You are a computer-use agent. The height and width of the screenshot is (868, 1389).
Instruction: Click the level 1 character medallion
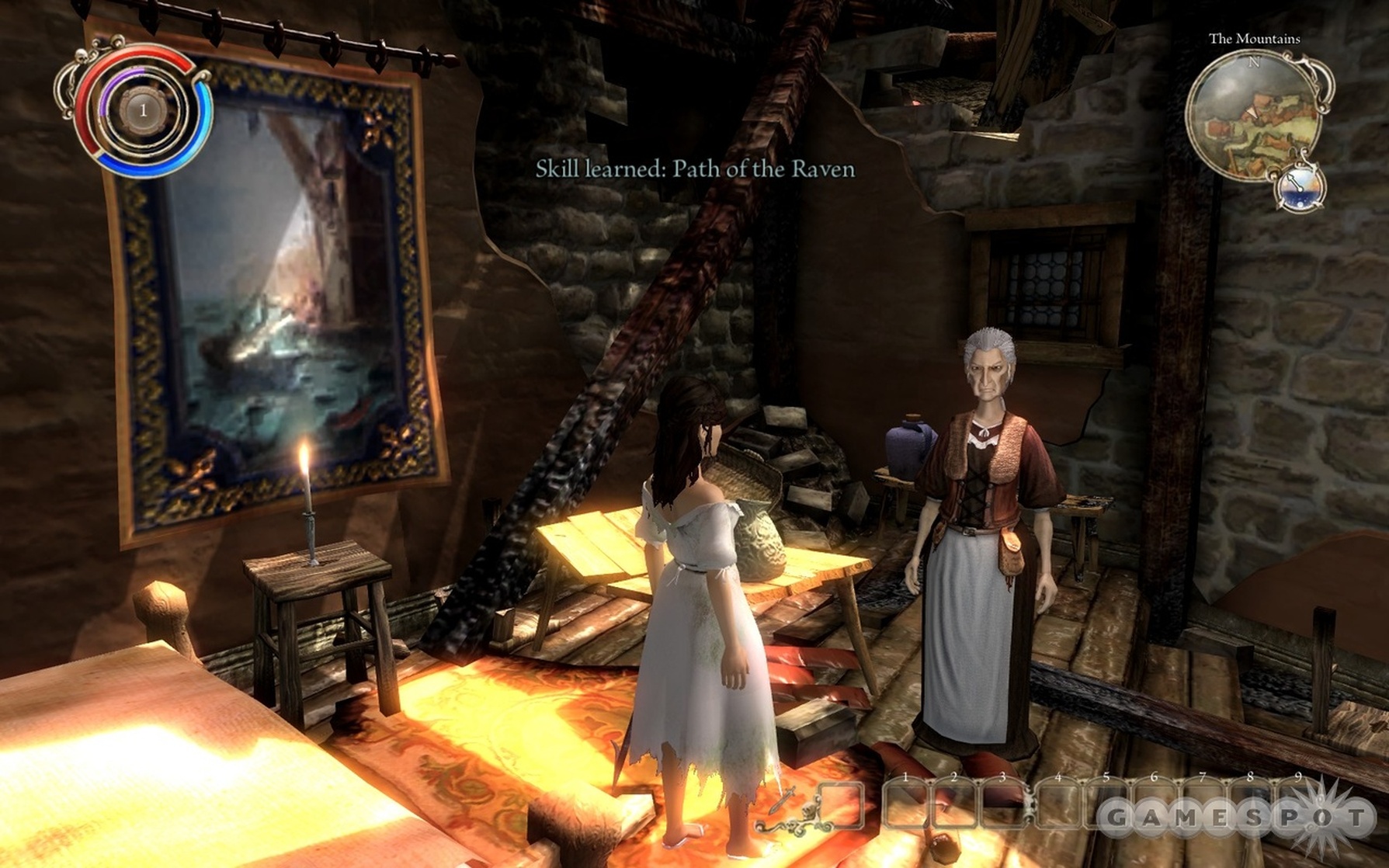pos(143,110)
